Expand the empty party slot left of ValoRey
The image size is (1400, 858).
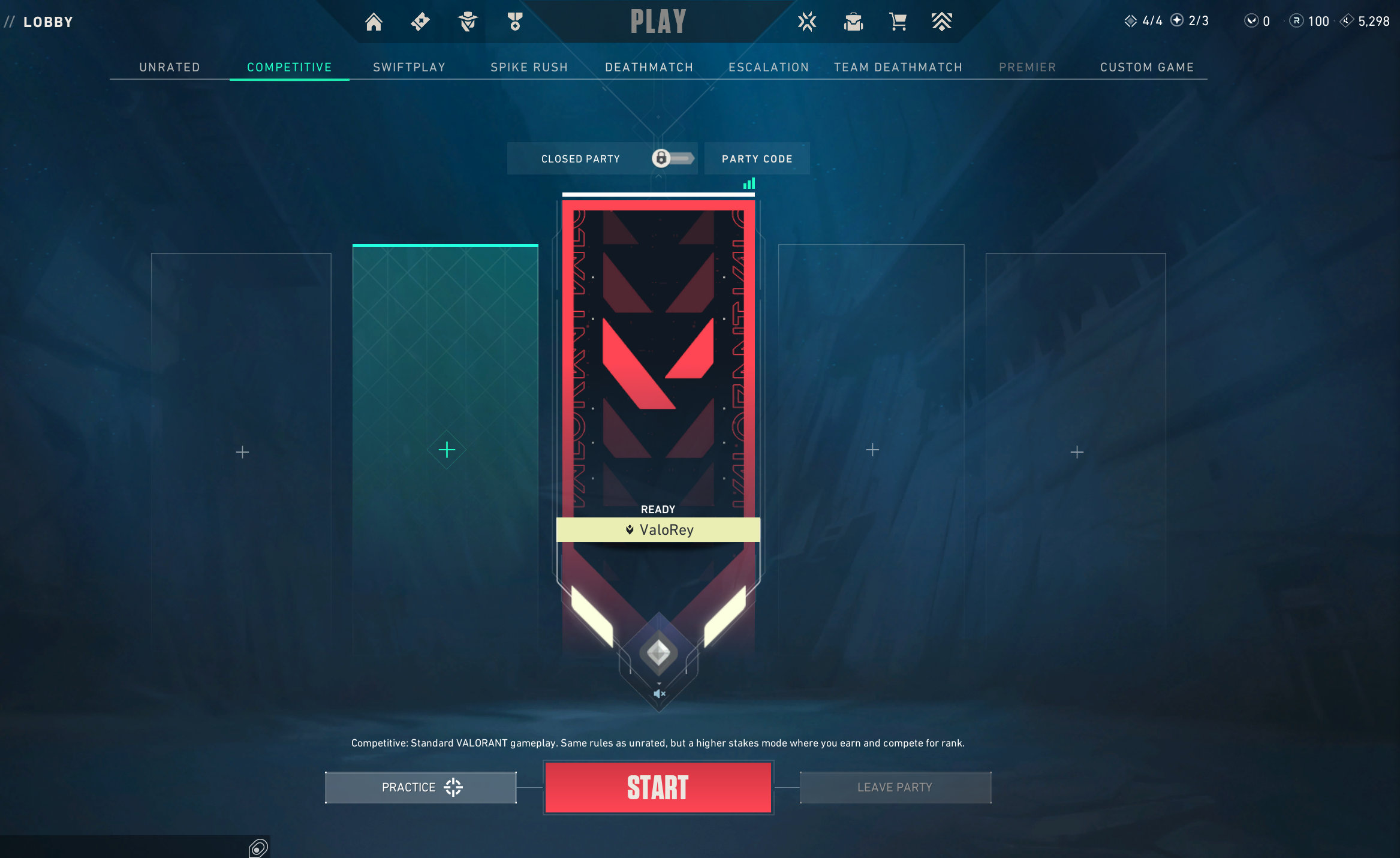(x=446, y=449)
